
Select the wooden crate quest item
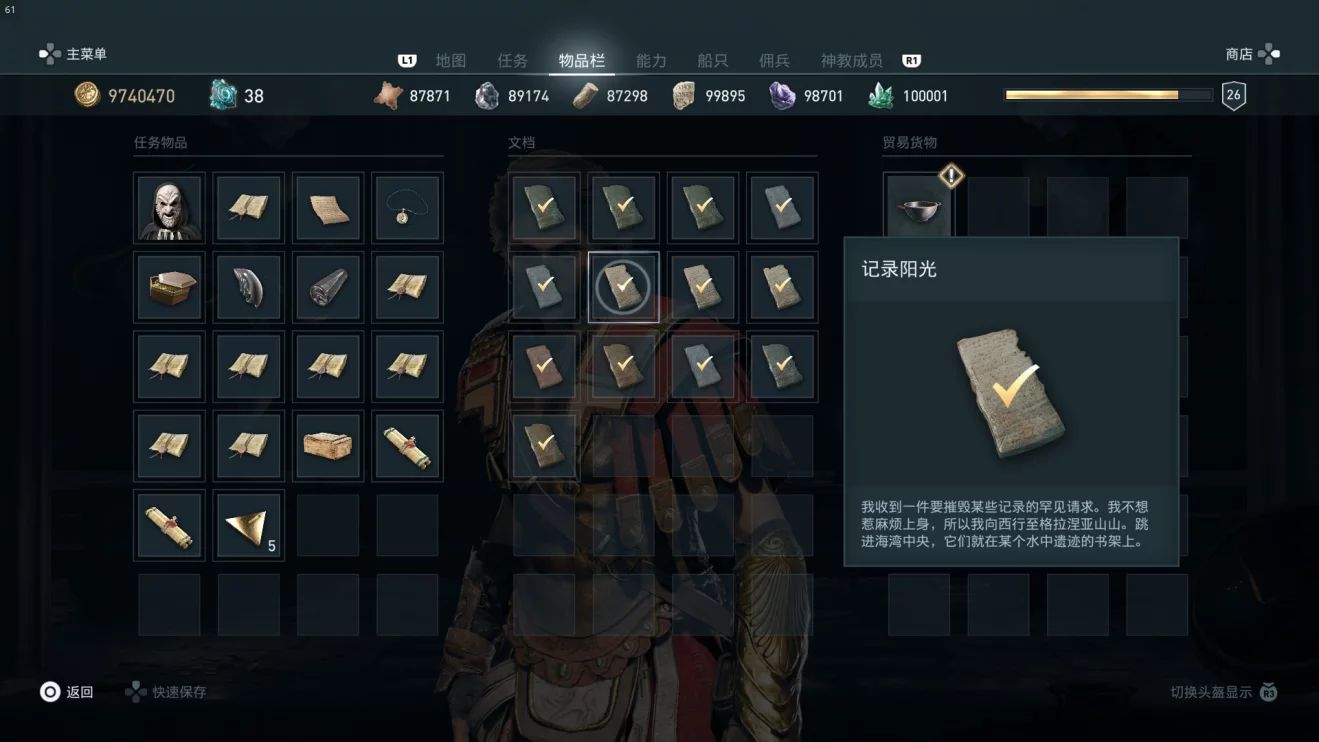click(328, 446)
